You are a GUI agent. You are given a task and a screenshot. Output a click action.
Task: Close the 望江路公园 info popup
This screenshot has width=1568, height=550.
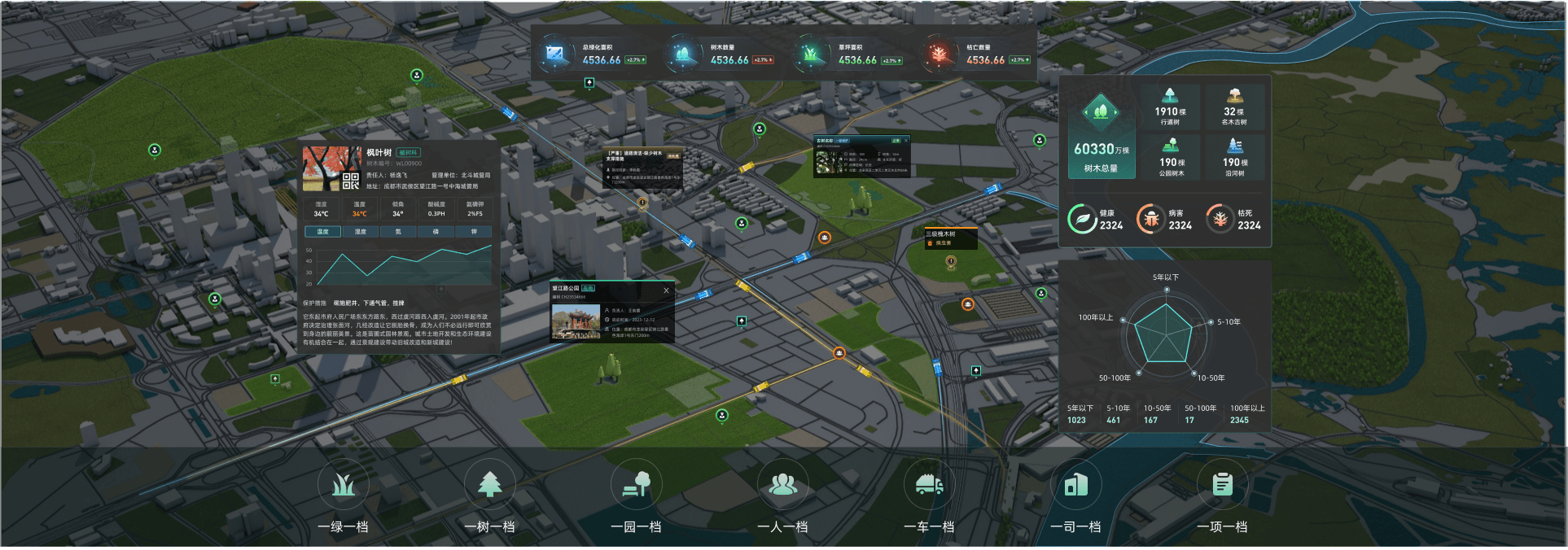pos(666,290)
